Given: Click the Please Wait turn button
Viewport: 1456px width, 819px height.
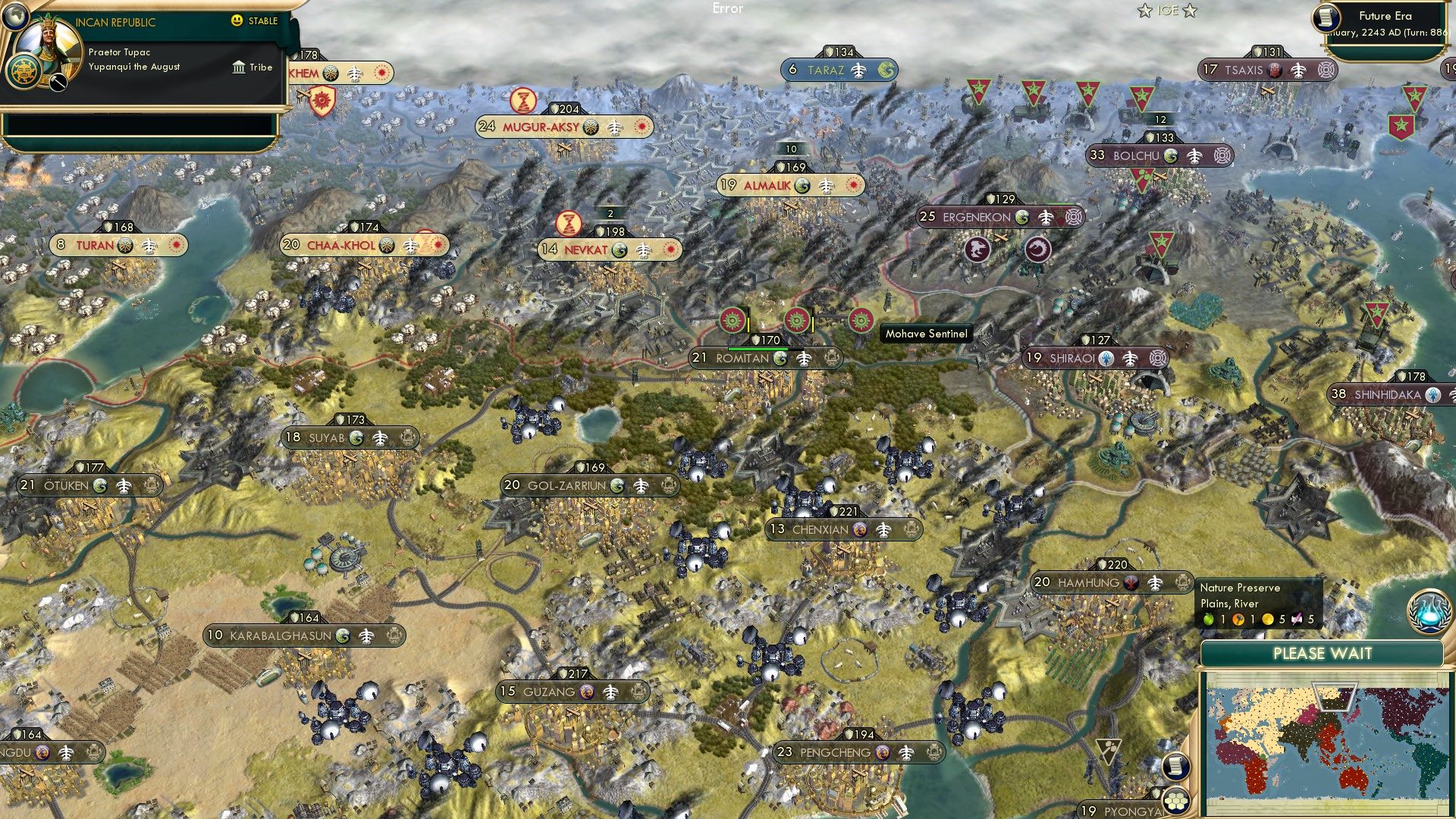Looking at the screenshot, I should point(1322,654).
